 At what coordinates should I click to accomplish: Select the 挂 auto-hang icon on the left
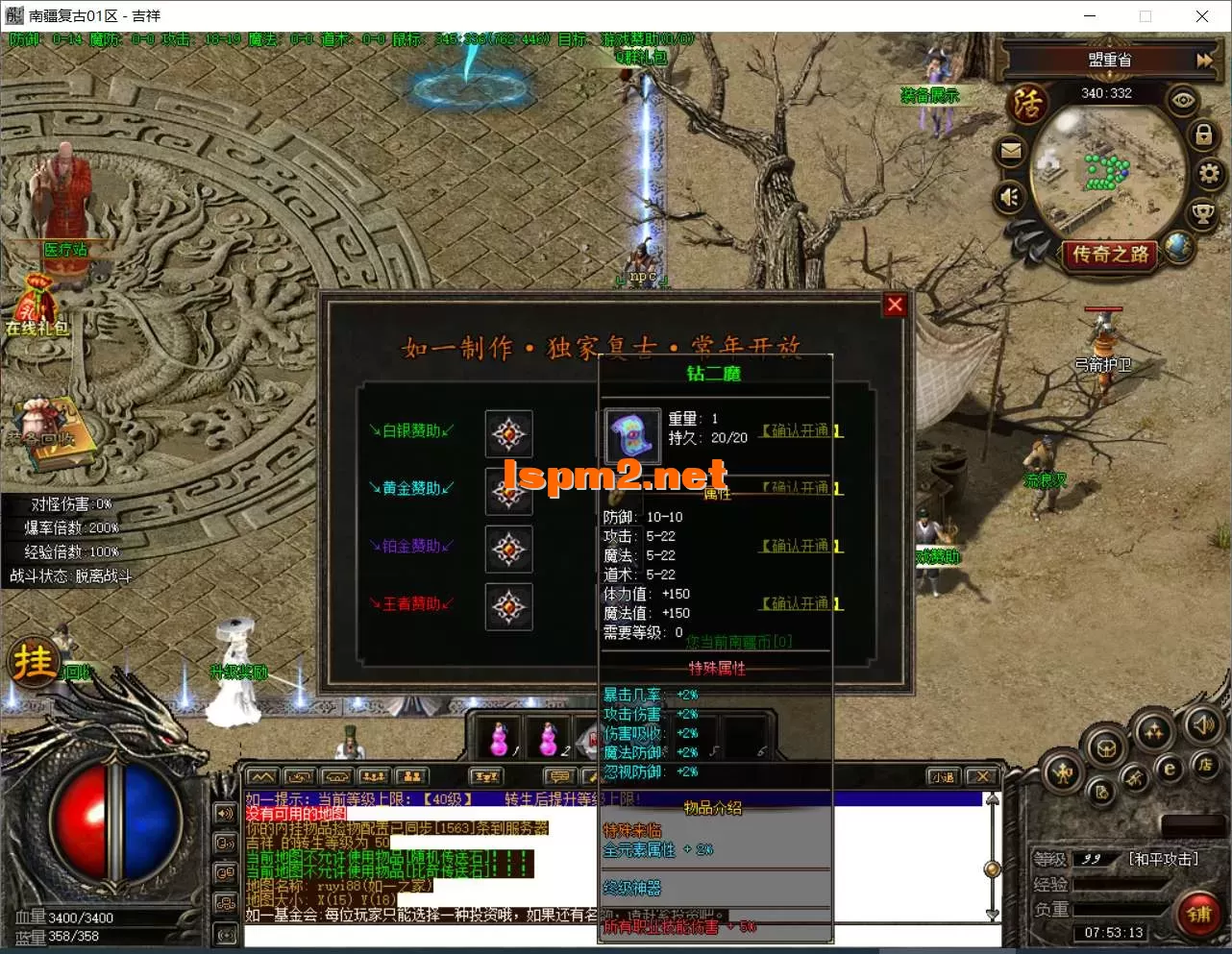coord(34,661)
